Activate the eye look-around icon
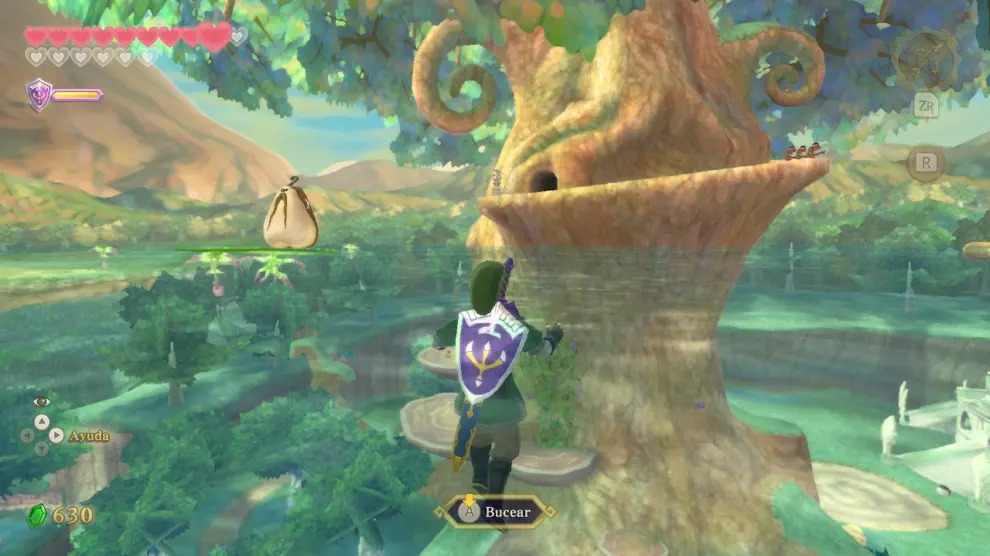This screenshot has width=990, height=556. click(x=41, y=401)
